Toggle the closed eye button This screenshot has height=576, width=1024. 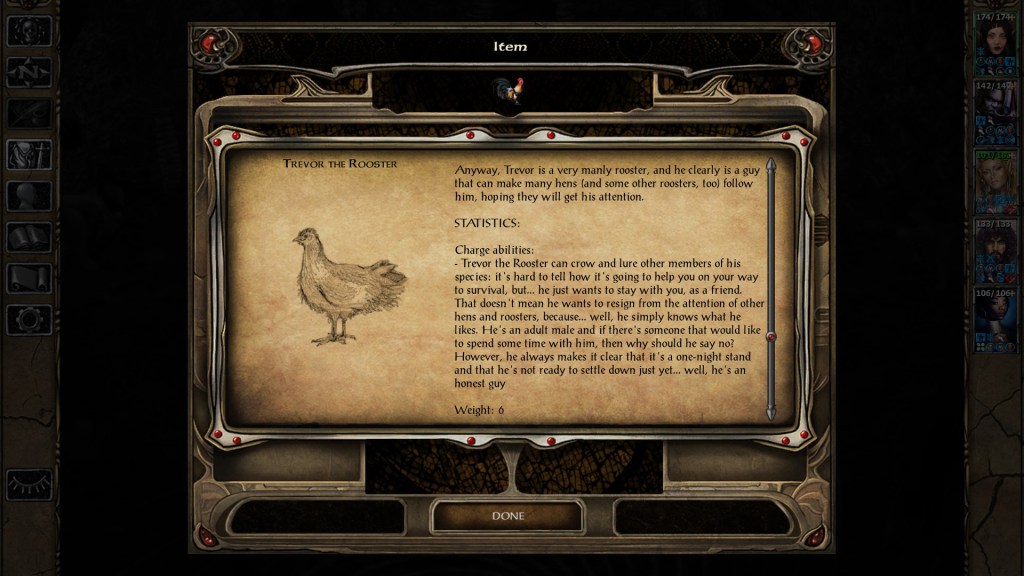pyautogui.click(x=29, y=484)
